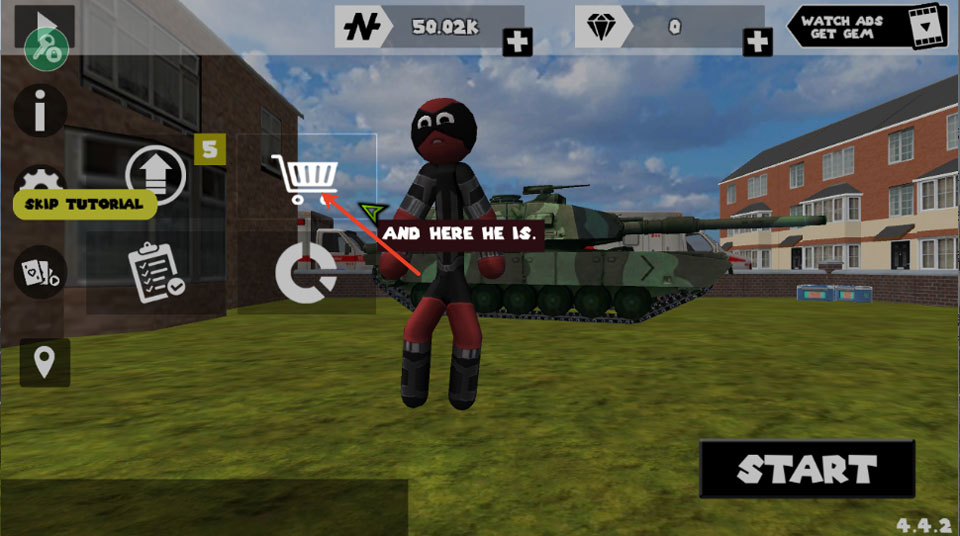The height and width of the screenshot is (536, 960).
Task: Add more cash with the plus button
Action: pyautogui.click(x=517, y=42)
